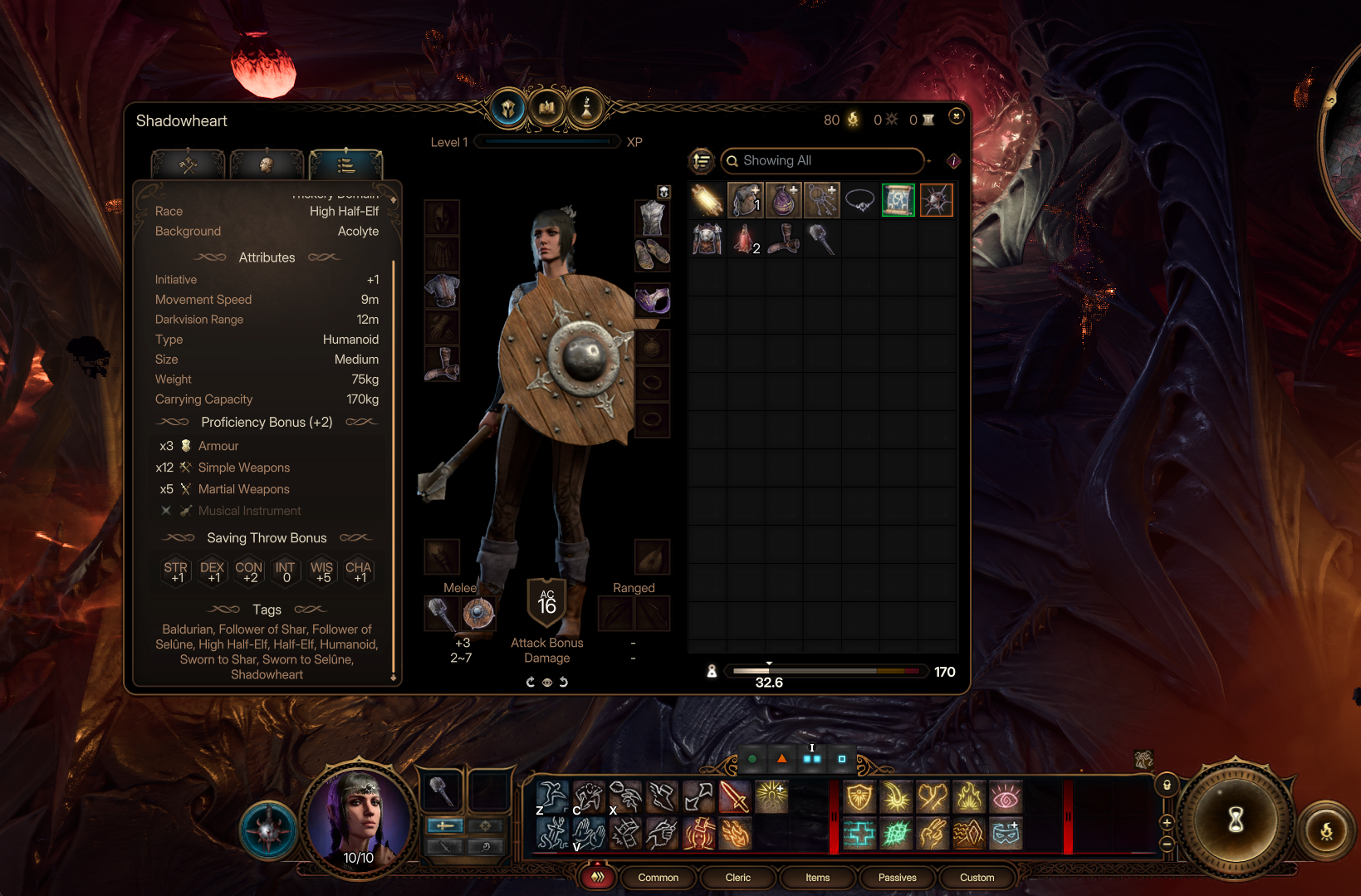Show the Passives hotbar tab
This screenshot has width=1361, height=896.
tap(897, 878)
